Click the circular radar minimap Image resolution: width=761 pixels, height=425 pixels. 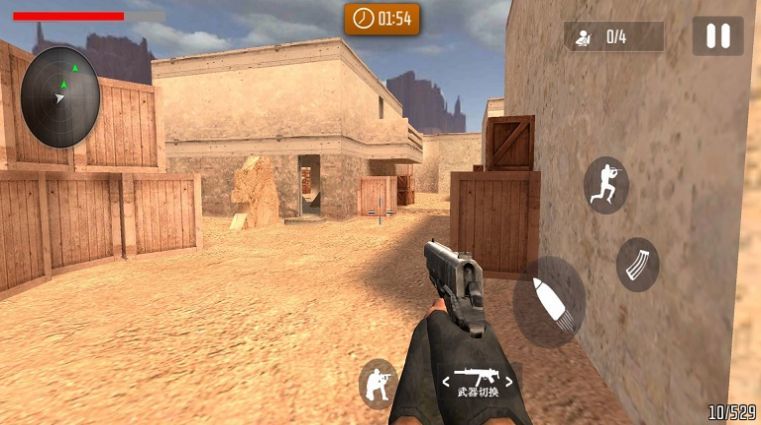coord(60,96)
